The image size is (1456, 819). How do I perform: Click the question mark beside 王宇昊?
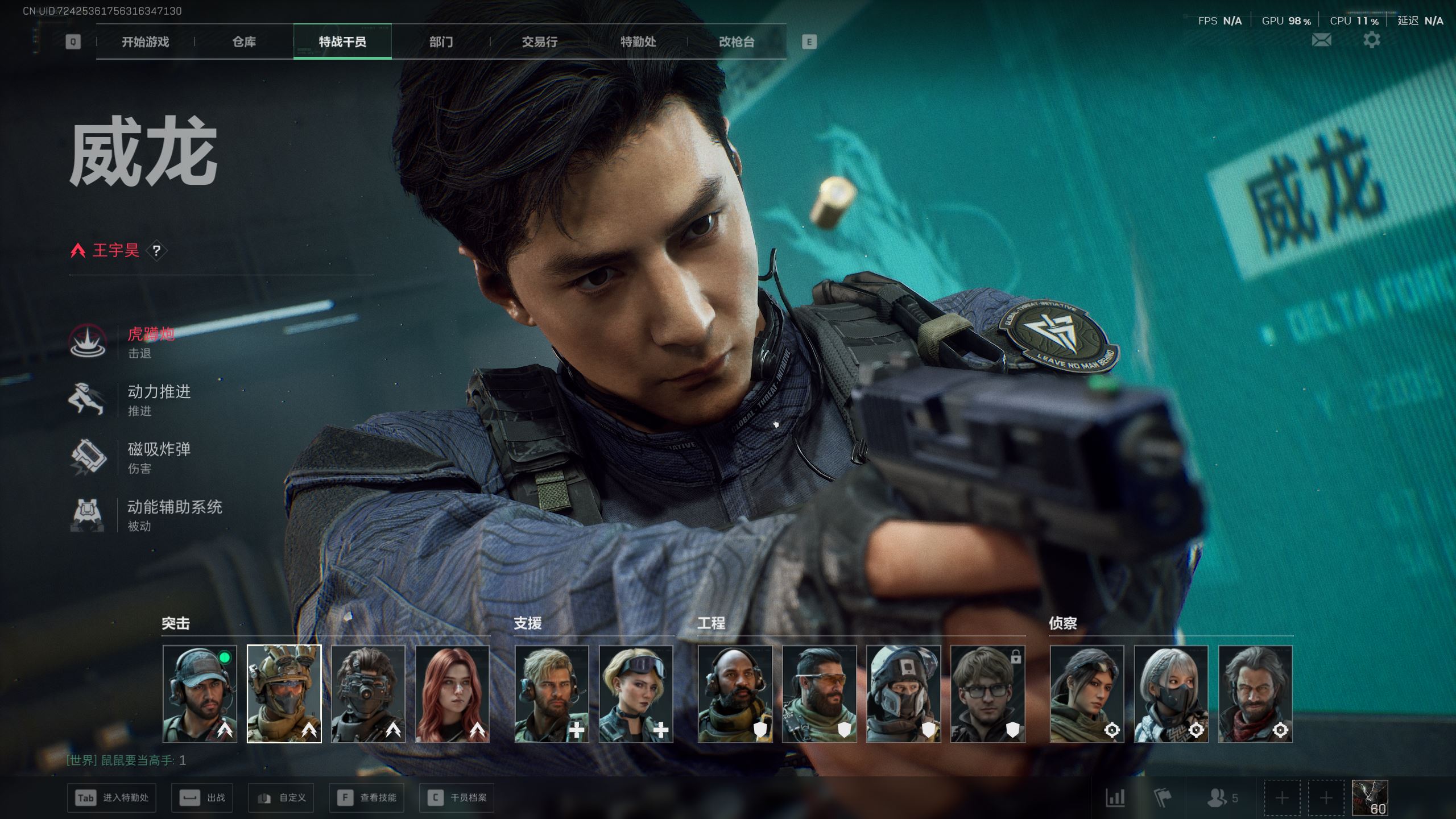point(156,251)
